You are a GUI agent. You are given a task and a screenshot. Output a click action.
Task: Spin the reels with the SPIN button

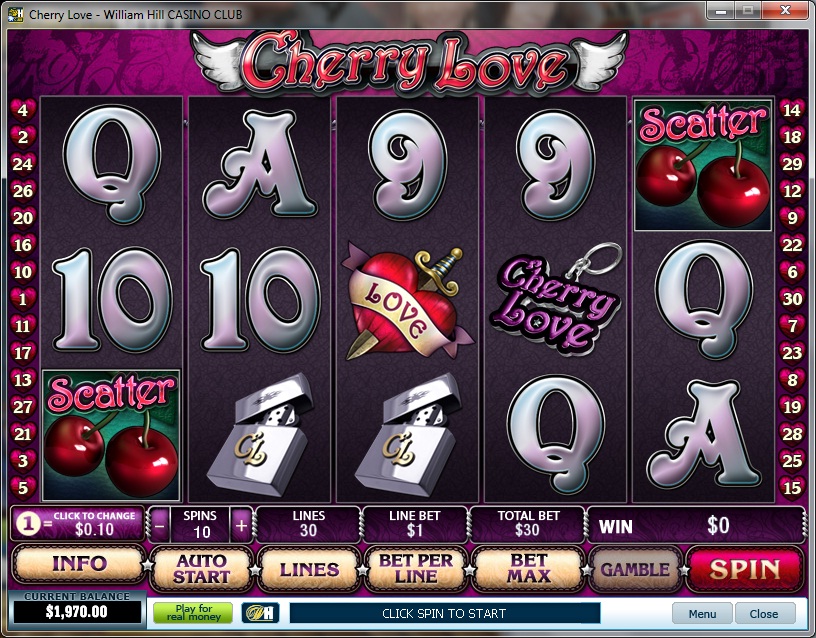point(745,569)
